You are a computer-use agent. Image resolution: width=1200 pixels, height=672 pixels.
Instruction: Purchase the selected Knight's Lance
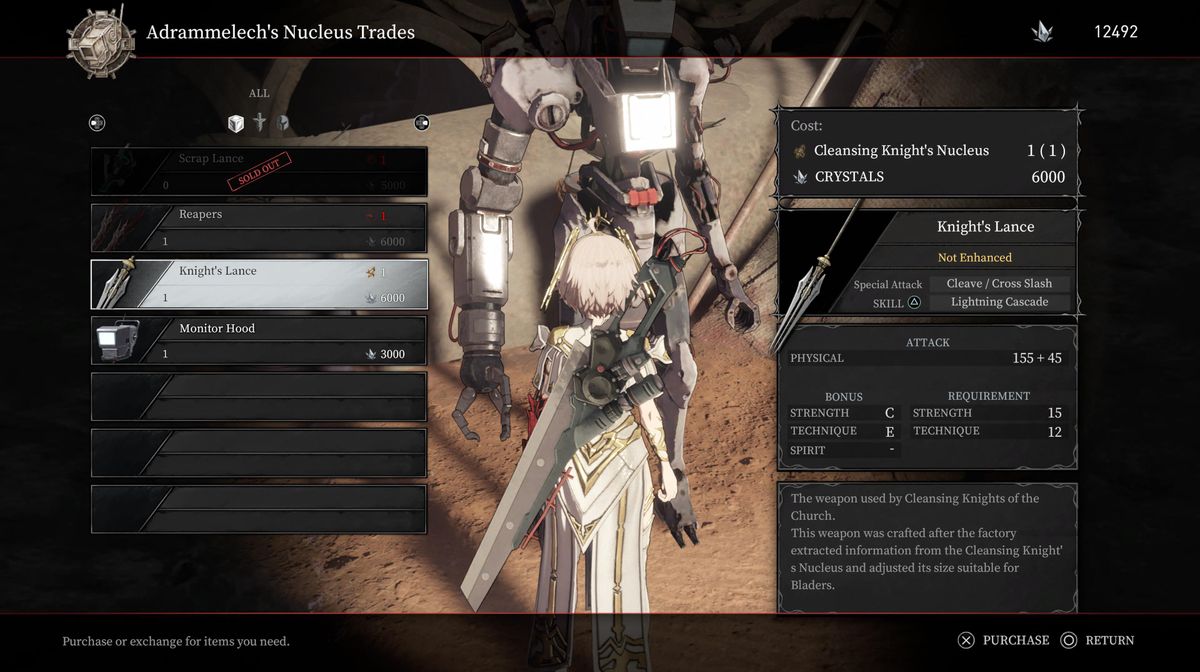point(1004,640)
